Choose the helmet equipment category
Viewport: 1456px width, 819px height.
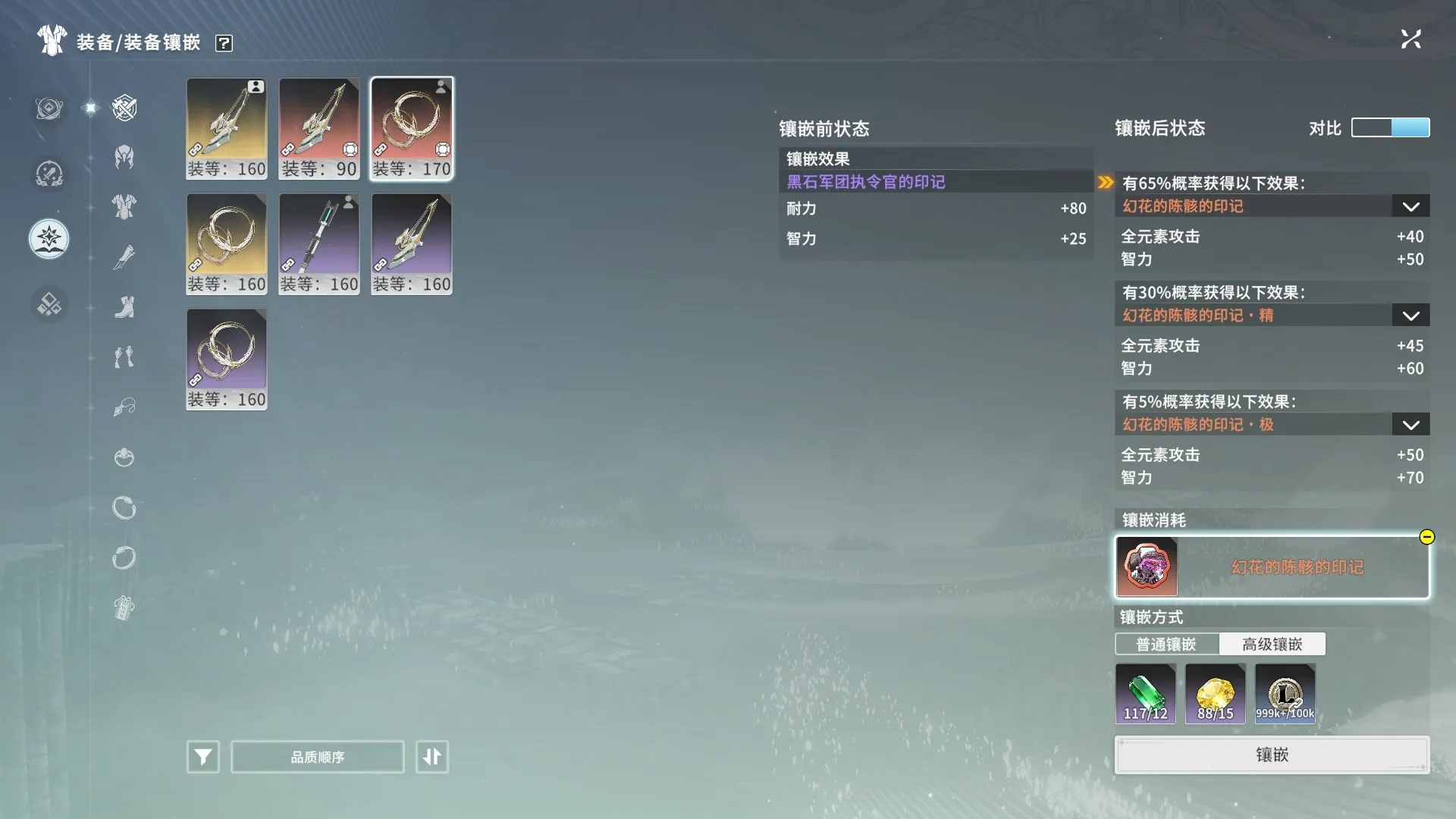coord(124,157)
